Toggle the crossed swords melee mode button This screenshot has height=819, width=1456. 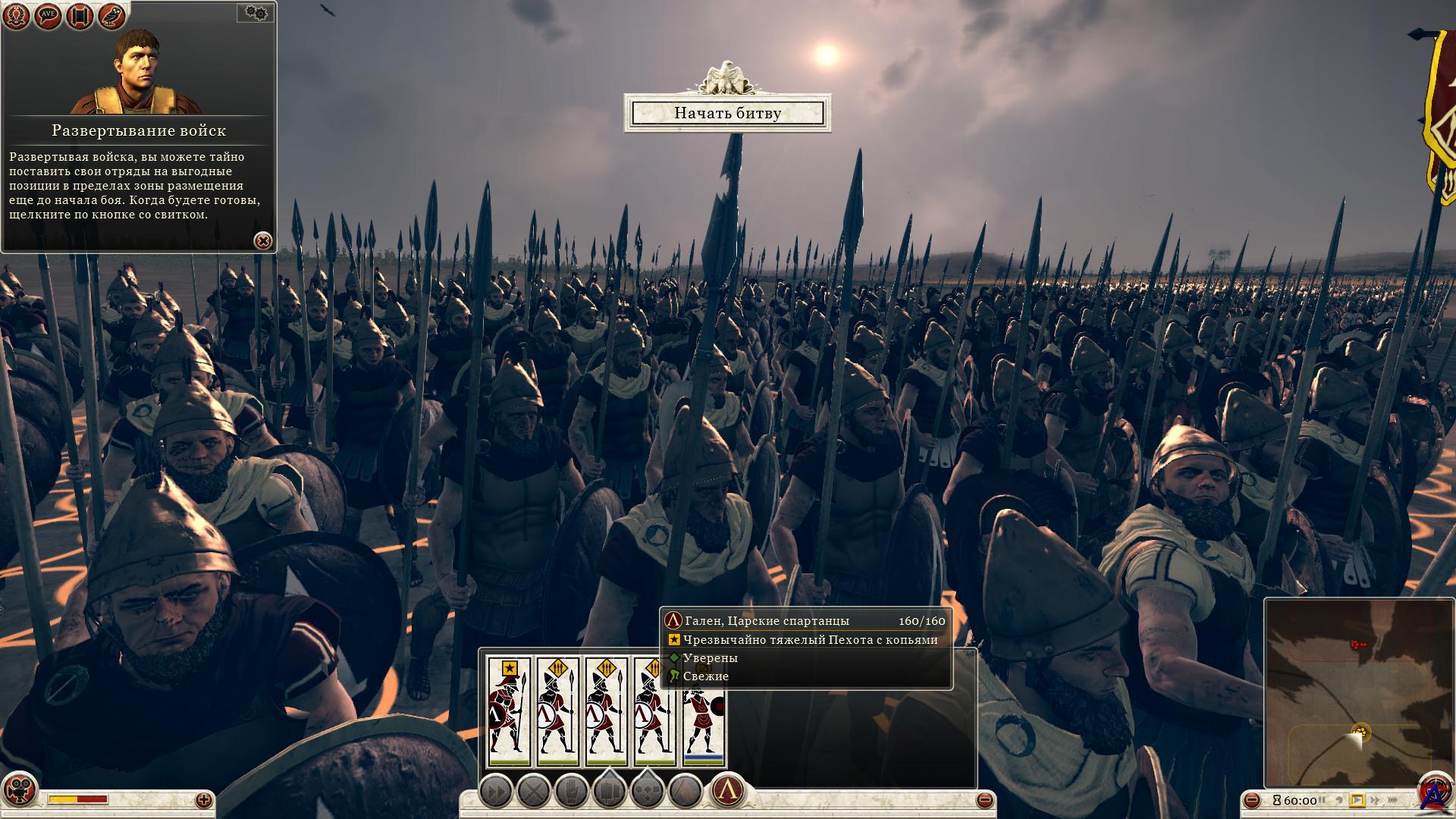click(x=533, y=792)
